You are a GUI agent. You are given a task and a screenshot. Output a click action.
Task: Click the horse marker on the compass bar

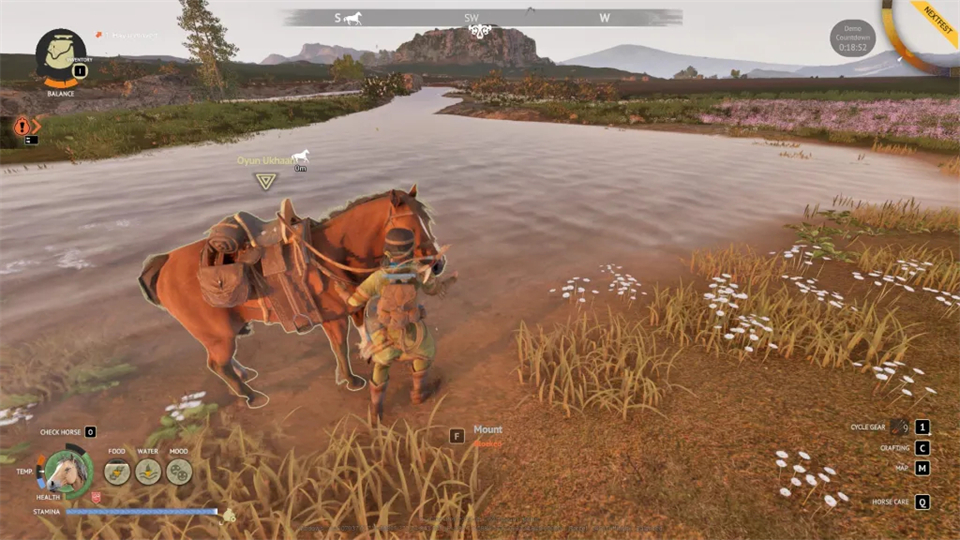coord(352,18)
